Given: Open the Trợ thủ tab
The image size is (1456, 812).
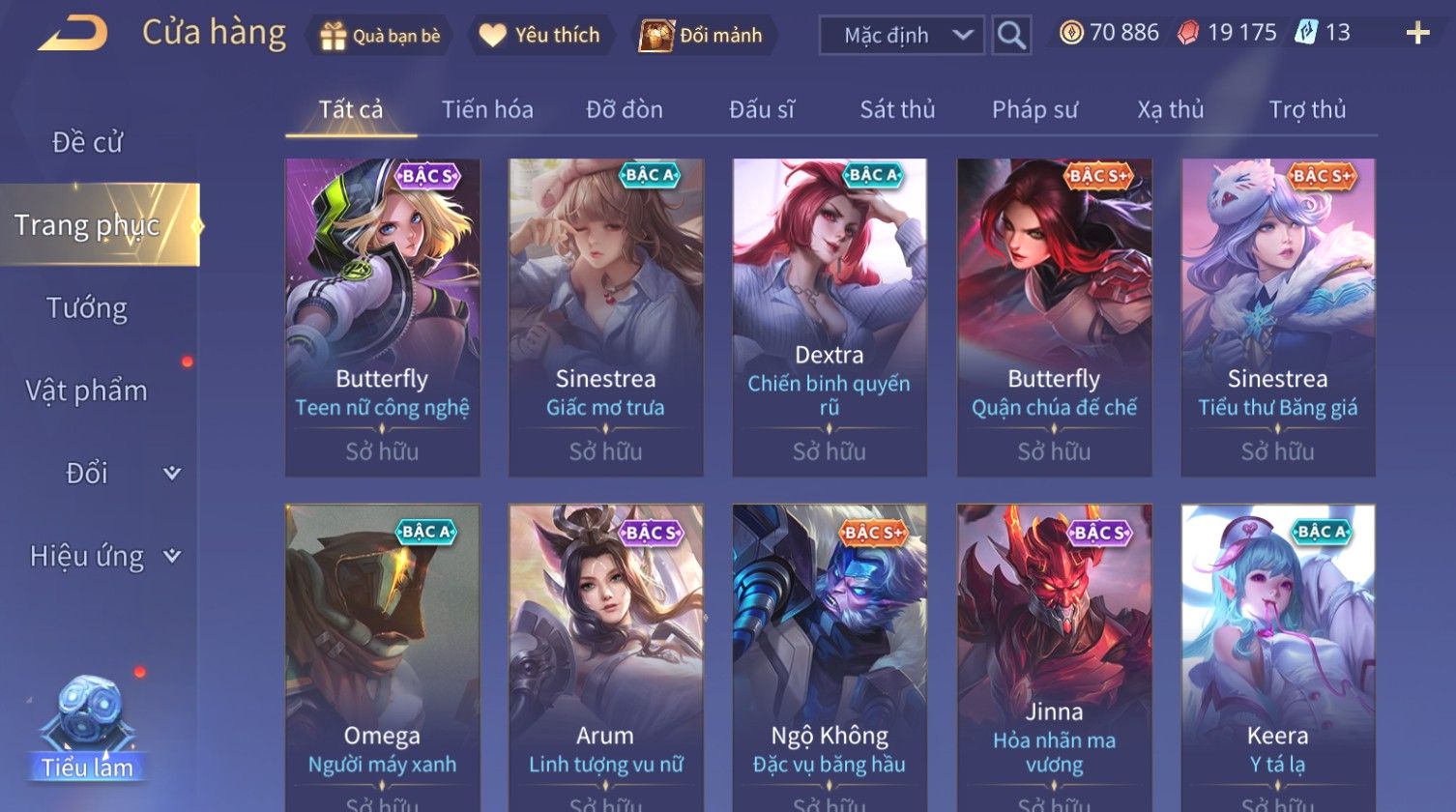Looking at the screenshot, I should tap(1307, 110).
